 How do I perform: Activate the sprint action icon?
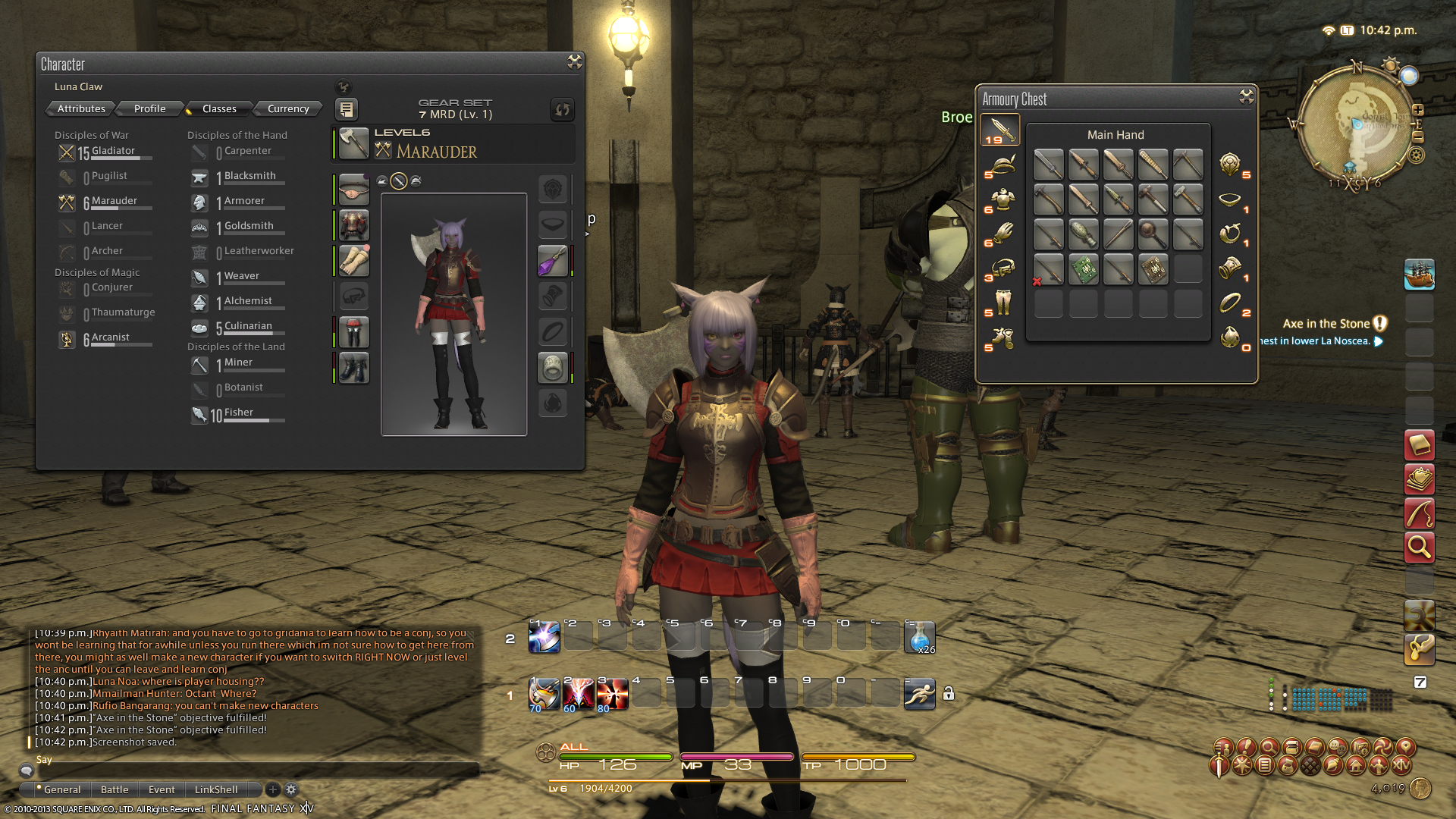(x=919, y=694)
